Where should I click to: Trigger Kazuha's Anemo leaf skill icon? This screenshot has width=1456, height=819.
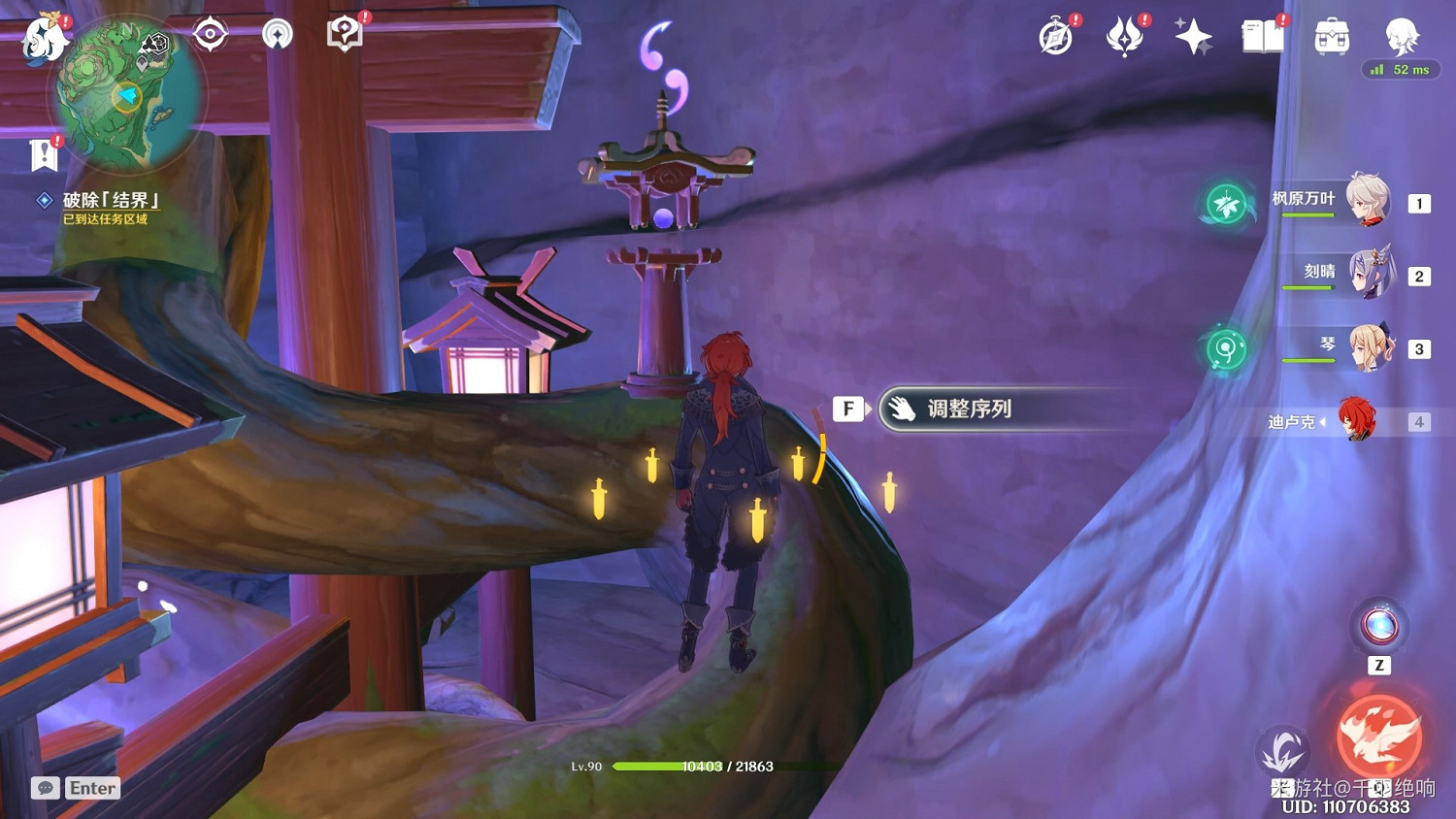pyautogui.click(x=1227, y=206)
